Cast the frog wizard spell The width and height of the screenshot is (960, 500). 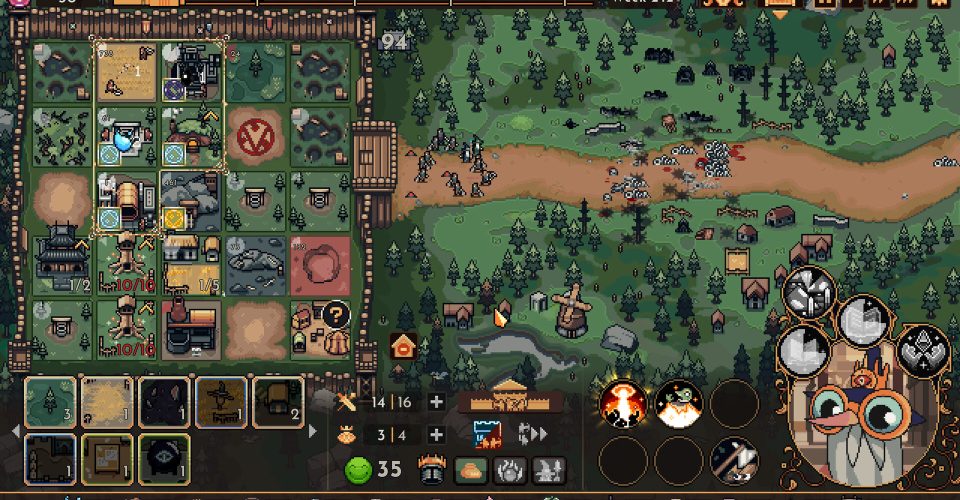pos(678,404)
